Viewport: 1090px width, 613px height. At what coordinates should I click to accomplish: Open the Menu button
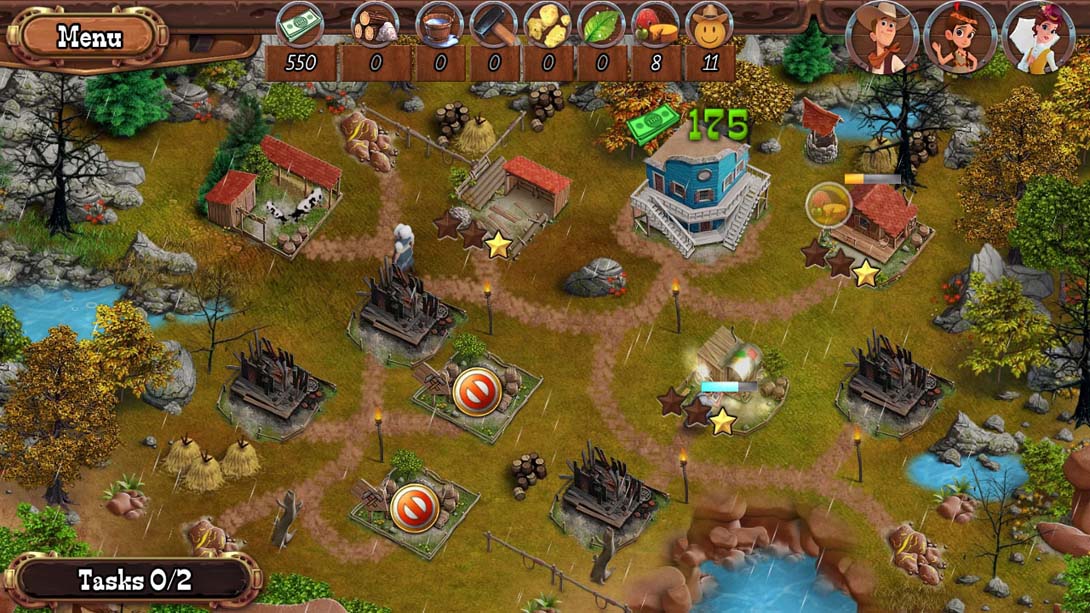(x=89, y=38)
